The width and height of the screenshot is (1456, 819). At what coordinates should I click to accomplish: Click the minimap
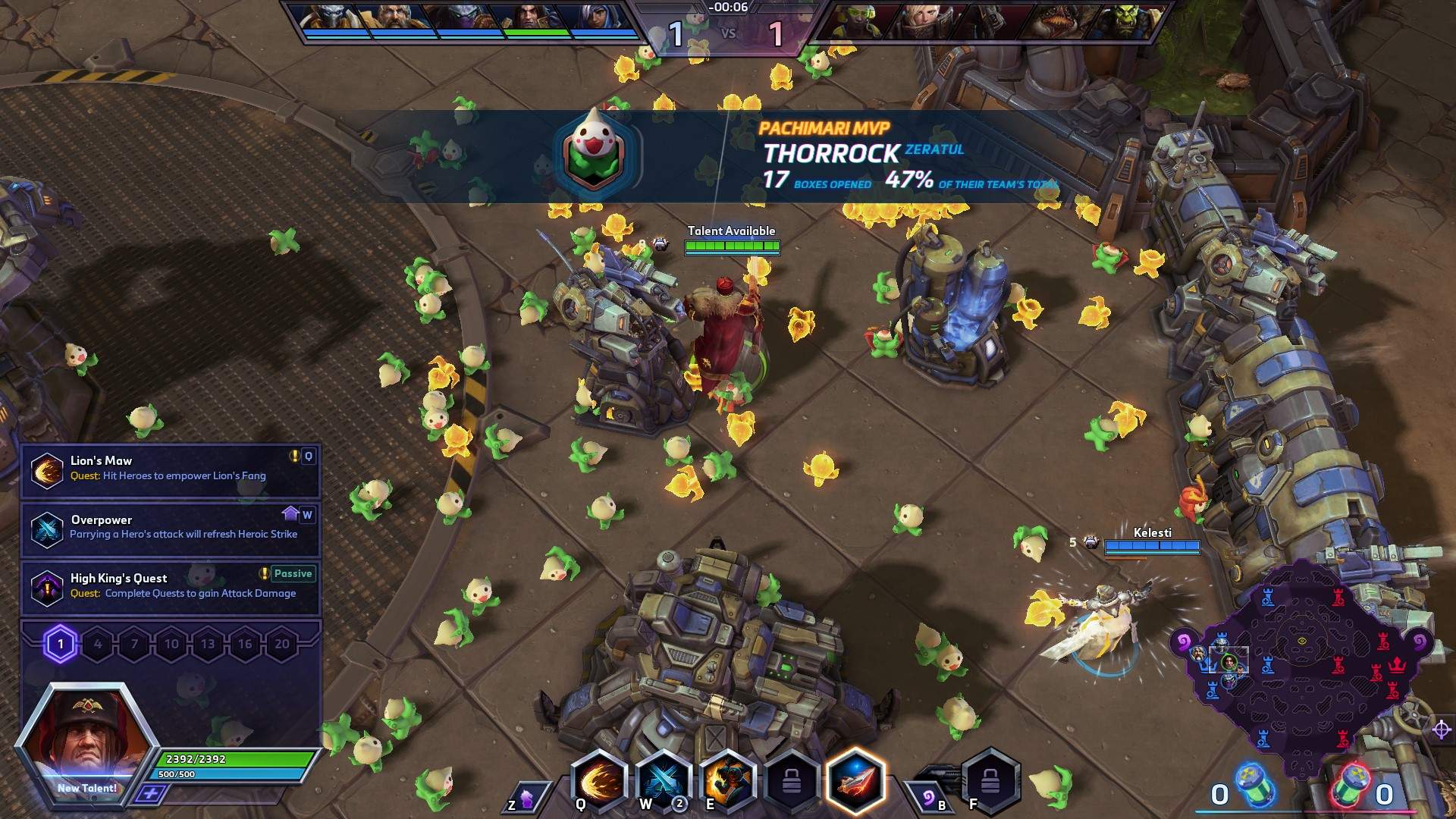[x=1301, y=667]
